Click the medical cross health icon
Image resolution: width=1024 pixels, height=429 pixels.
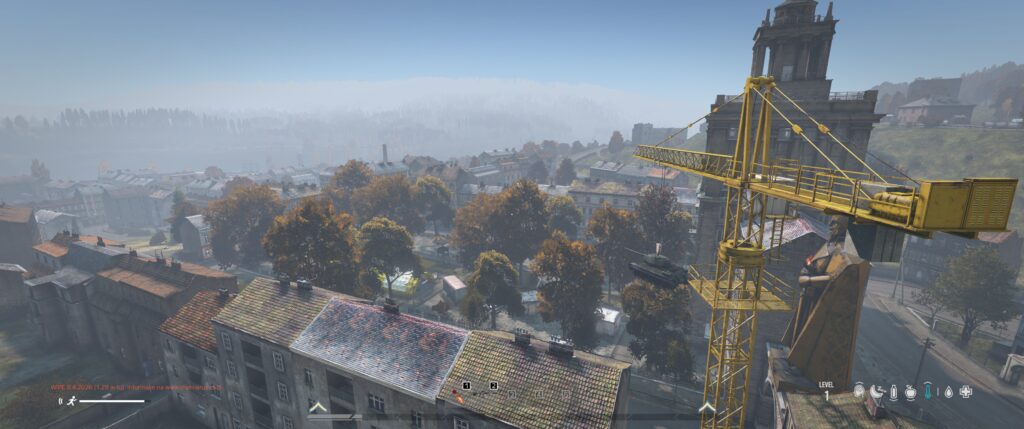(965, 392)
